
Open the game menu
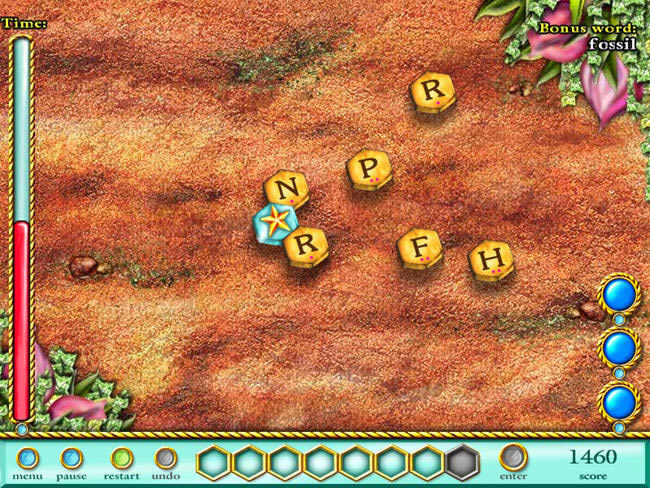tap(28, 459)
